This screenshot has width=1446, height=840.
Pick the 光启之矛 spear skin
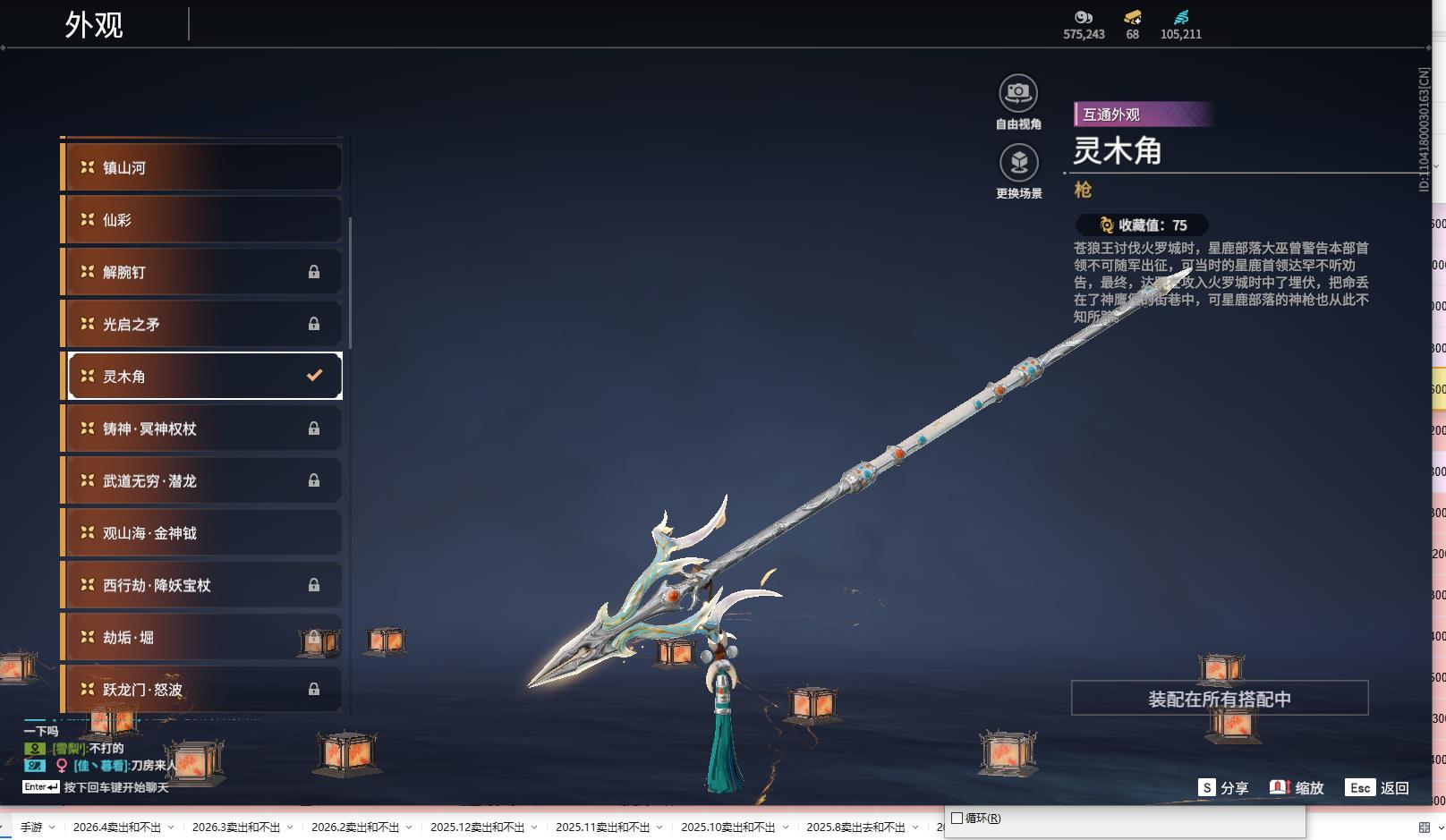click(x=202, y=324)
